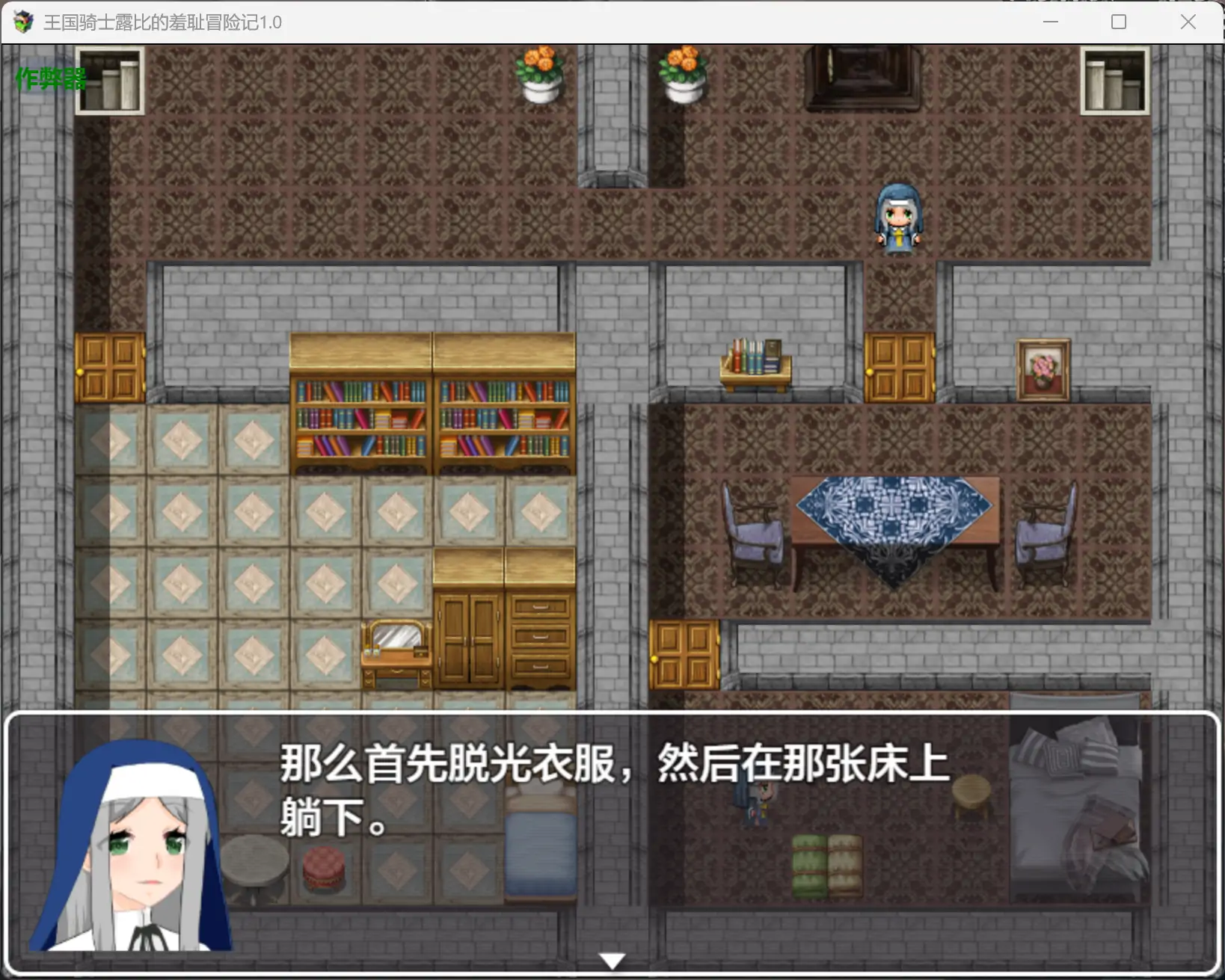Click the left chair at the dining table
The width and height of the screenshot is (1225, 980).
(x=752, y=531)
